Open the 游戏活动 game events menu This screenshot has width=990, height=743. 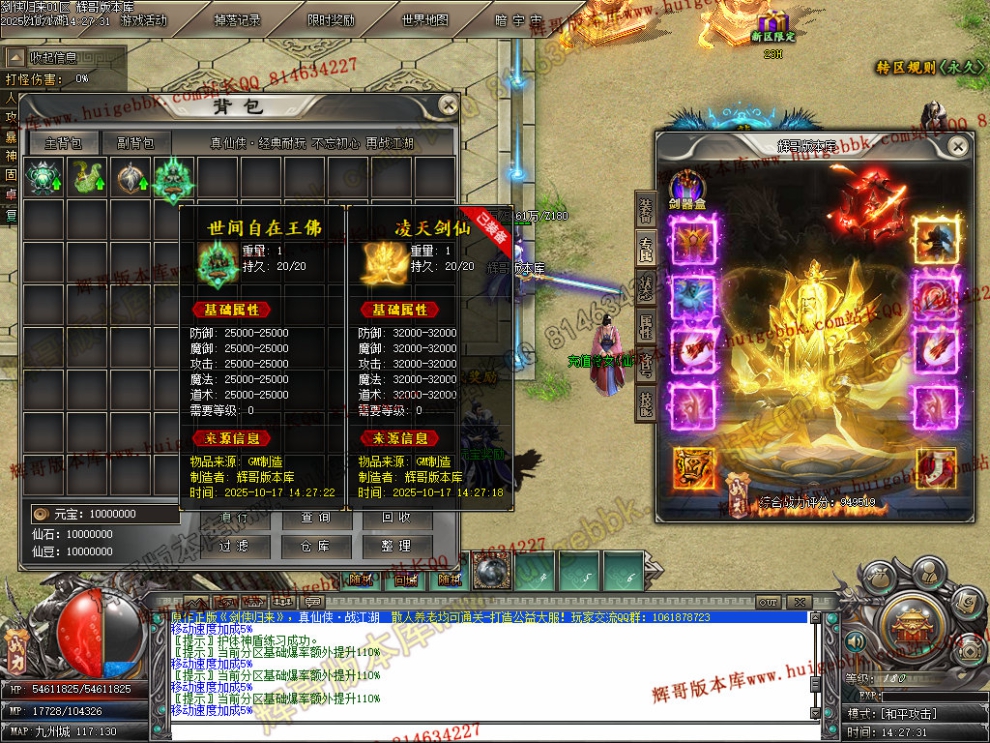tap(144, 20)
